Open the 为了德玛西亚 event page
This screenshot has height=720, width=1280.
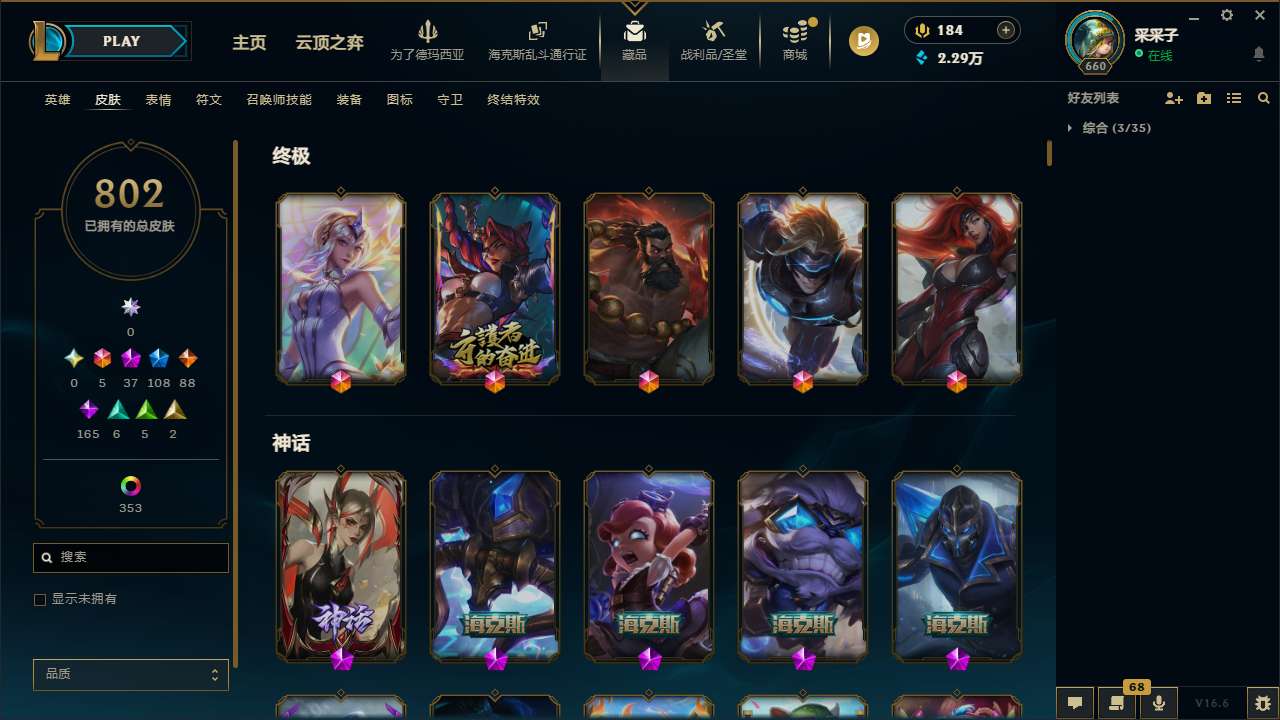428,41
